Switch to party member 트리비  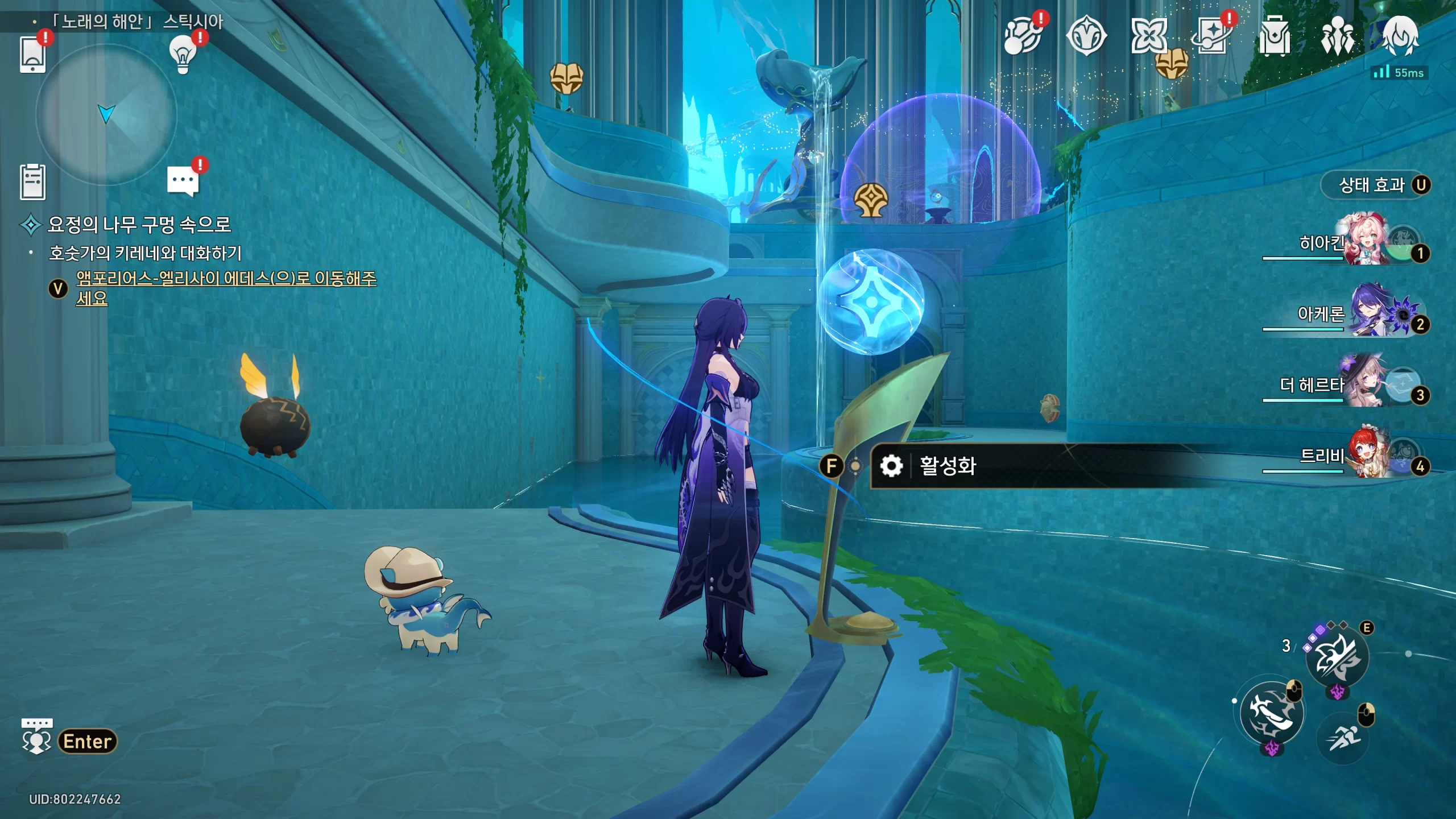click(x=1365, y=457)
